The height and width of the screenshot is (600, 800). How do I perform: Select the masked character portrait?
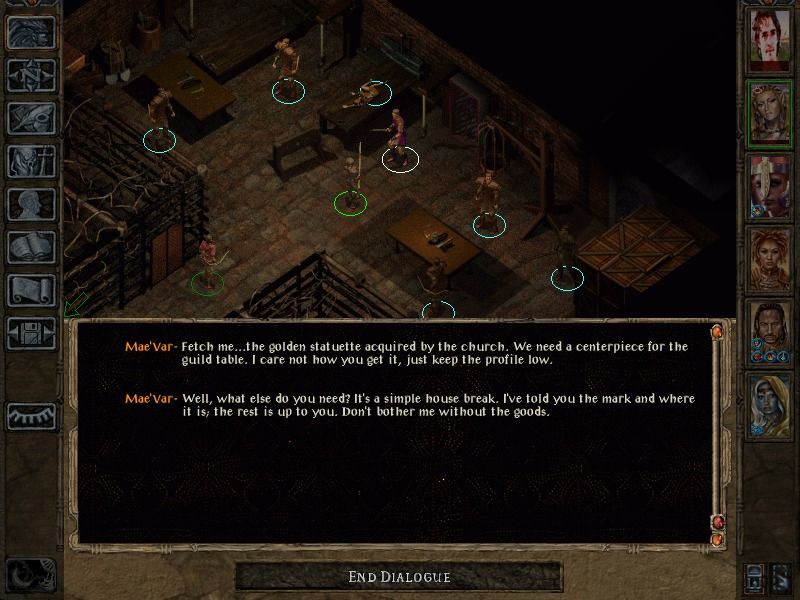770,188
